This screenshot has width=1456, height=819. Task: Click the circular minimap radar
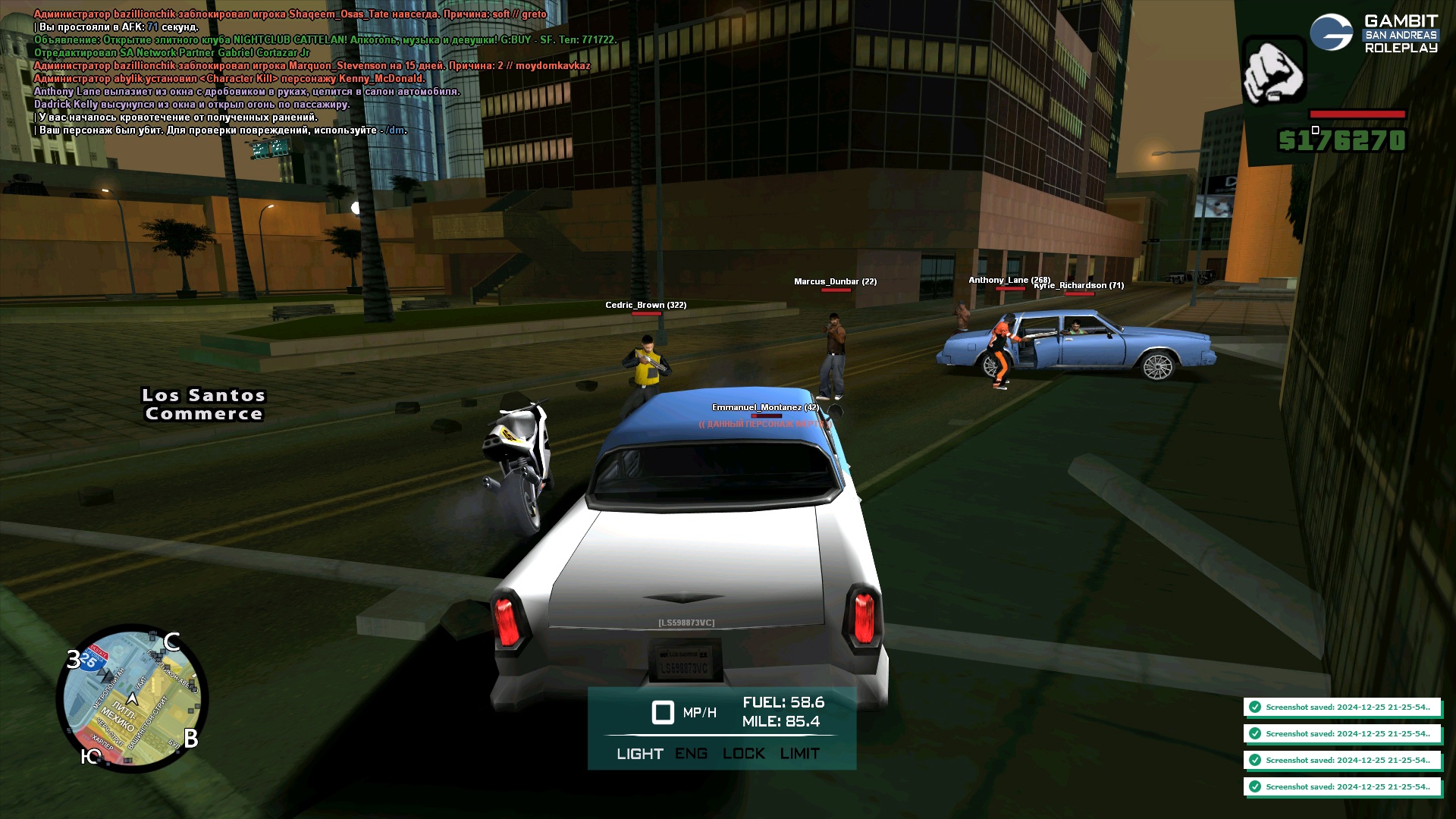pyautogui.click(x=132, y=698)
